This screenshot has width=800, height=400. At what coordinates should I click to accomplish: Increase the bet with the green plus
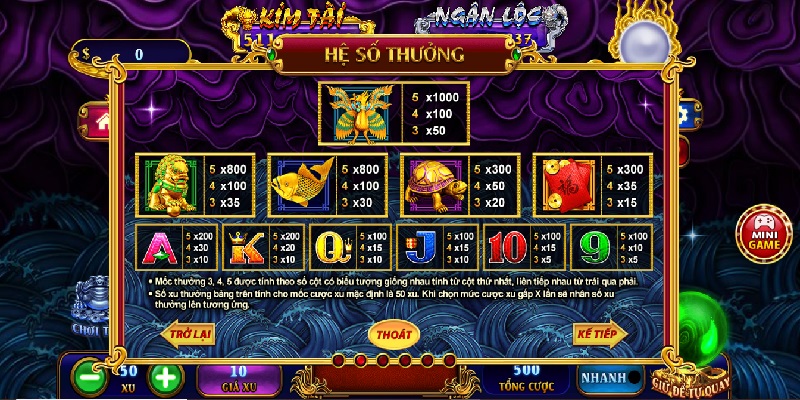click(166, 378)
